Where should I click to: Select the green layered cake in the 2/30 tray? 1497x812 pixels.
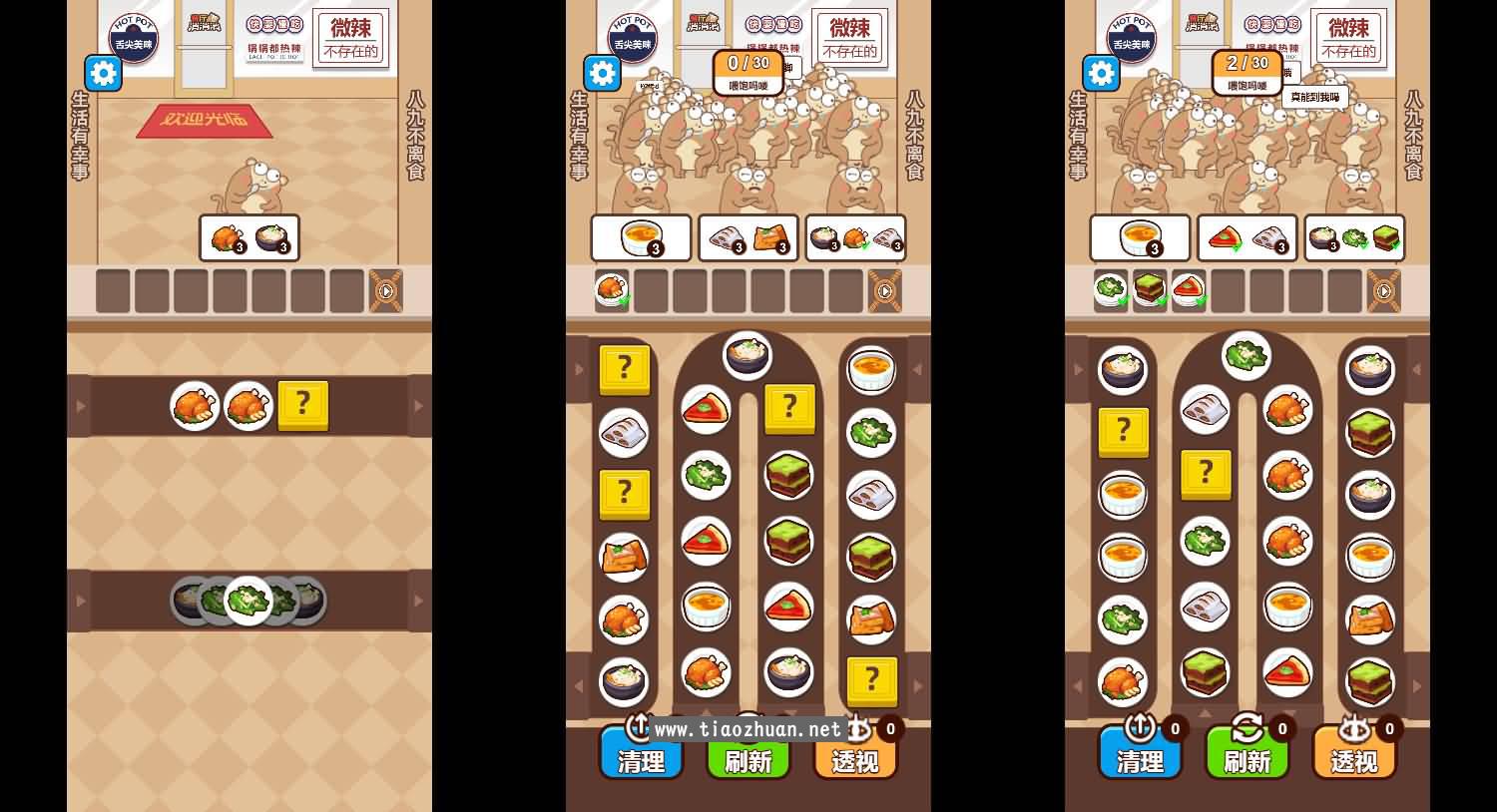[1150, 290]
